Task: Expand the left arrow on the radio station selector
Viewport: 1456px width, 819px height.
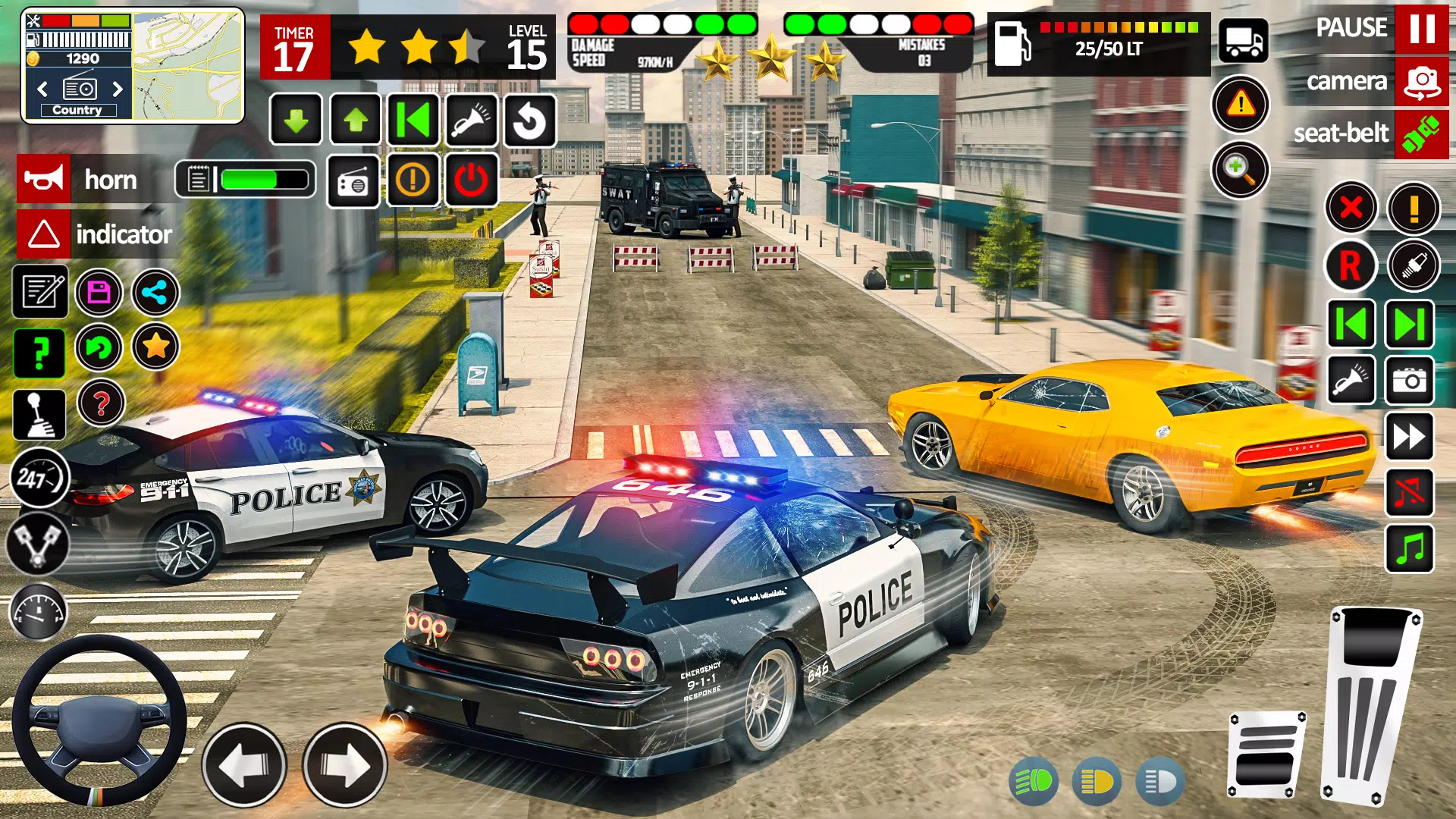Action: click(42, 89)
